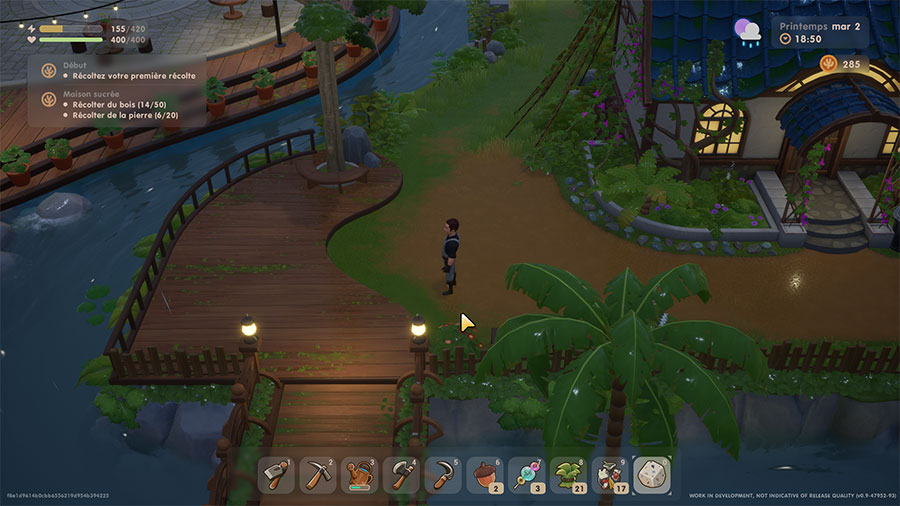Select the acorn stack in the hotbar

click(485, 475)
